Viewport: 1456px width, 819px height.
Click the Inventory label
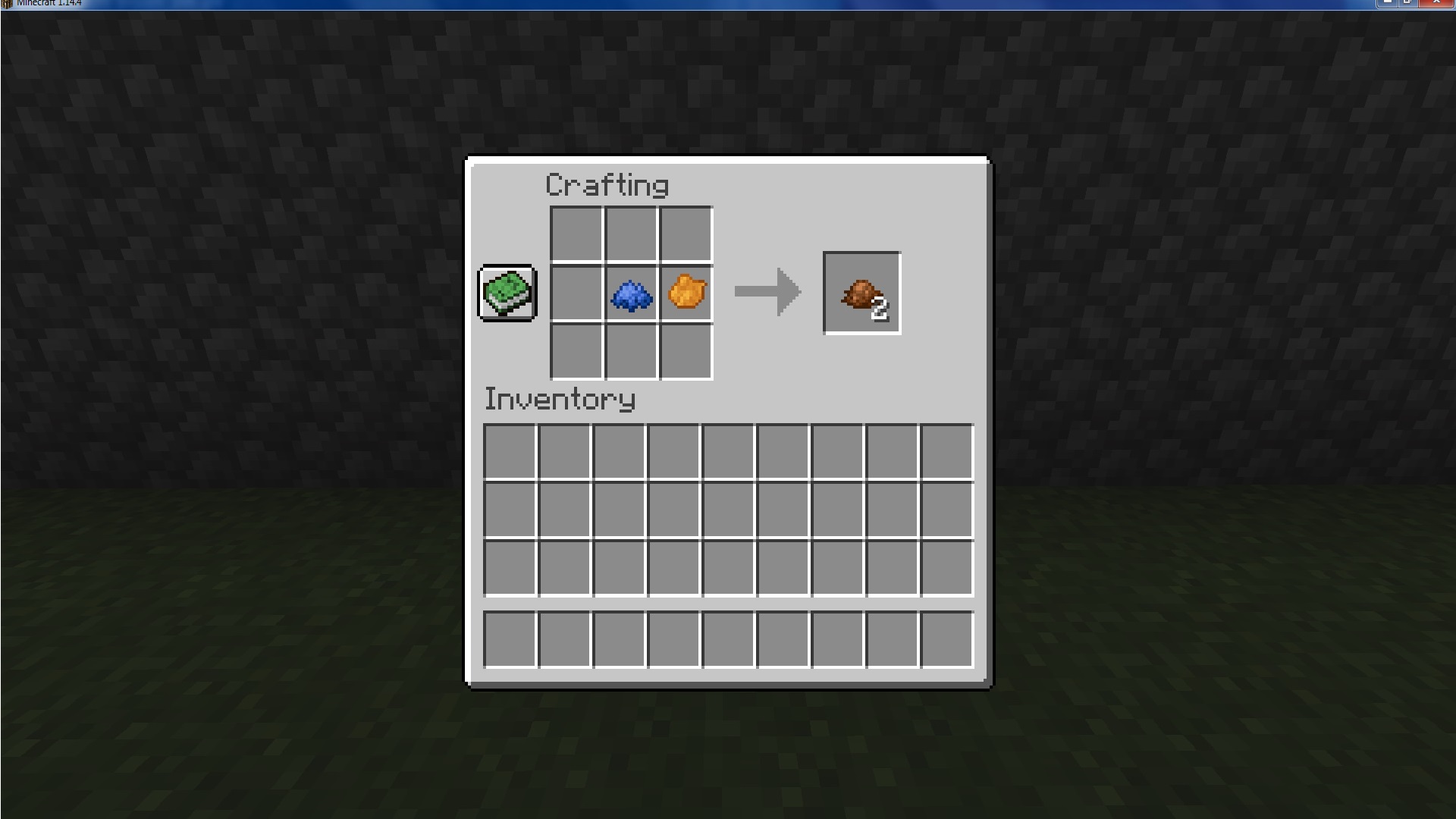click(x=559, y=398)
